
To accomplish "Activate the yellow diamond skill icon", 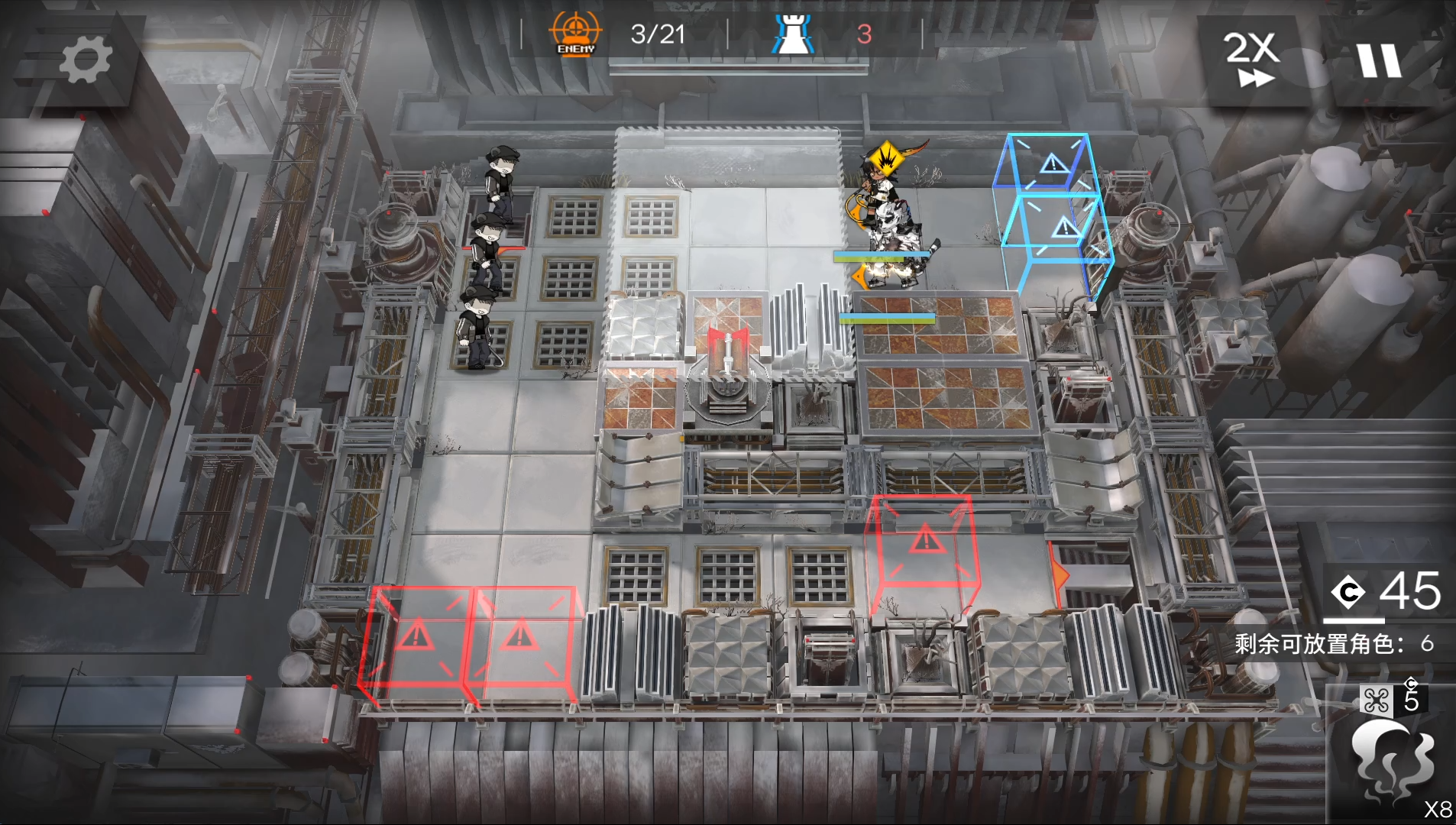I will tap(886, 159).
